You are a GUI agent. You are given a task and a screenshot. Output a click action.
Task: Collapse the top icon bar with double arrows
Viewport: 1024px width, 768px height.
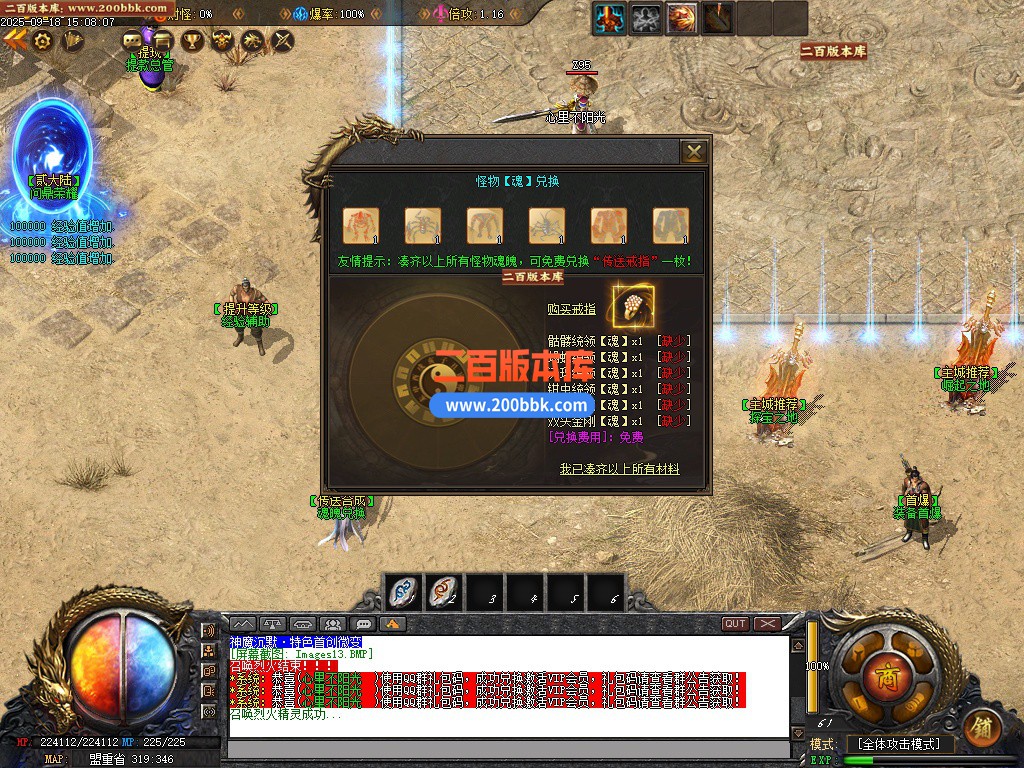[x=14, y=40]
